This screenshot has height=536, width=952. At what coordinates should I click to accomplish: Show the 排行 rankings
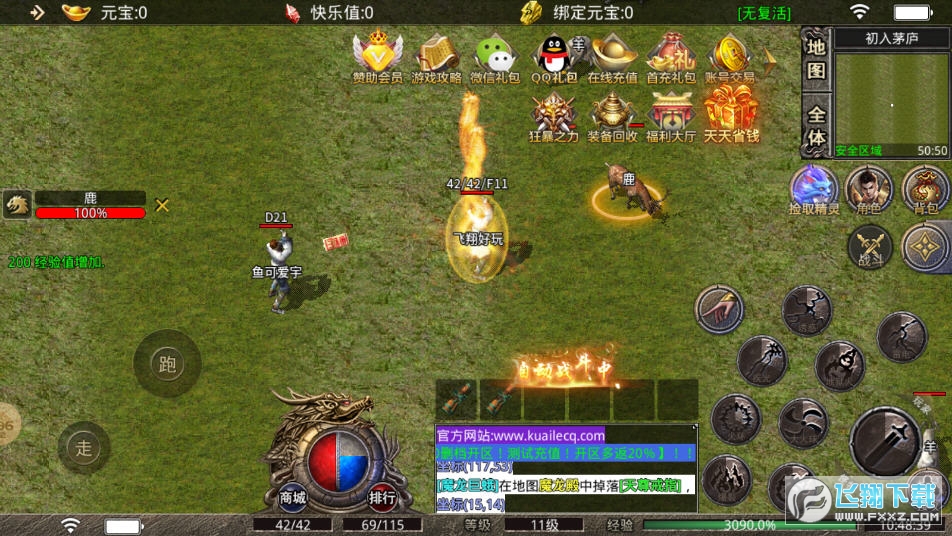pyautogui.click(x=382, y=497)
